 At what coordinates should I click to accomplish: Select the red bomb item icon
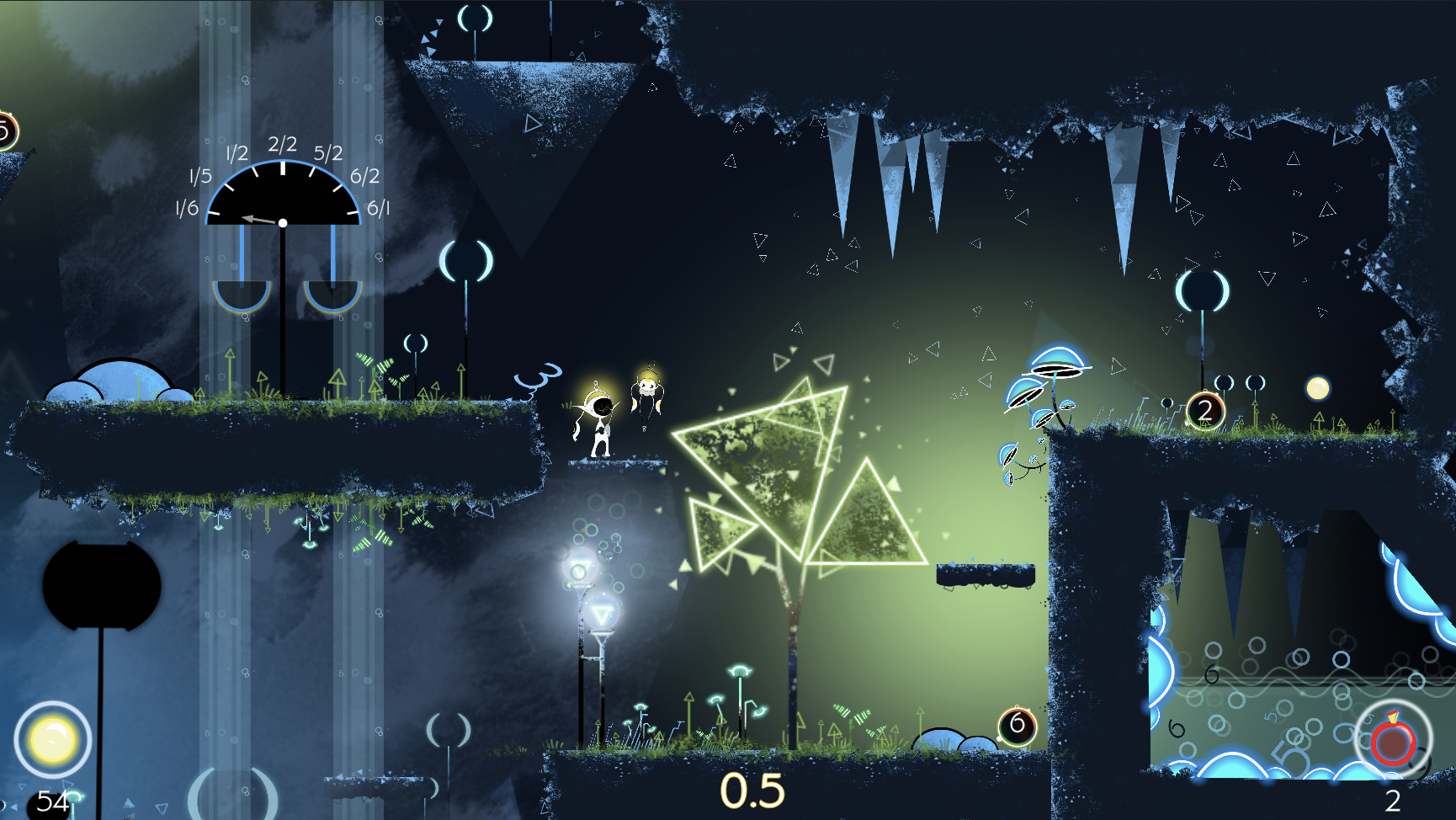click(1392, 741)
